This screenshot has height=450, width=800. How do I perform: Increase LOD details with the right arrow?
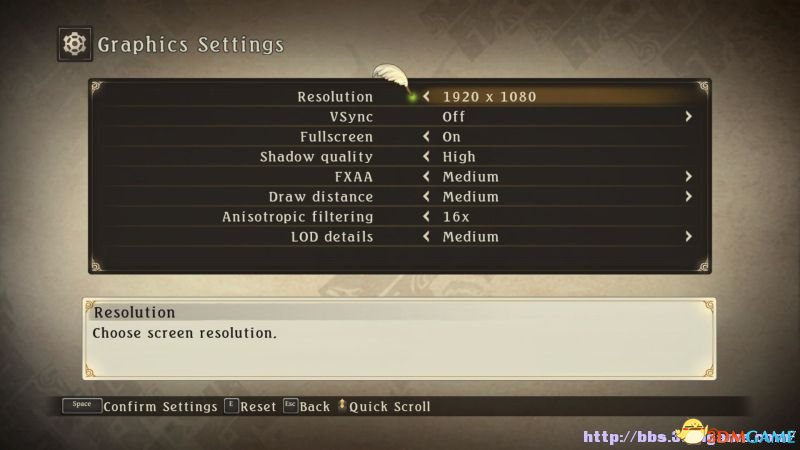coord(688,237)
